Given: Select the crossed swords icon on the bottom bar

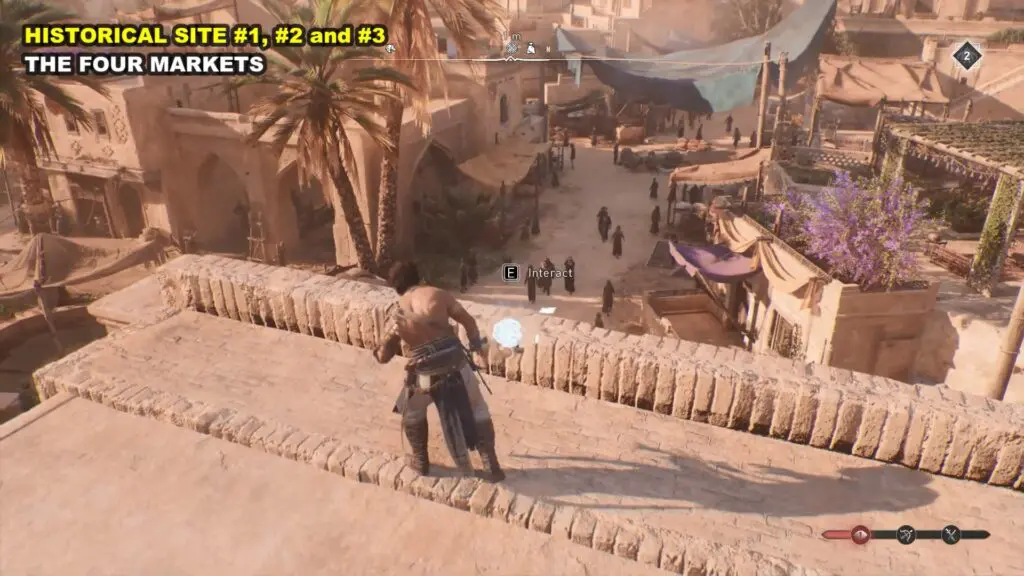Looking at the screenshot, I should click(951, 534).
